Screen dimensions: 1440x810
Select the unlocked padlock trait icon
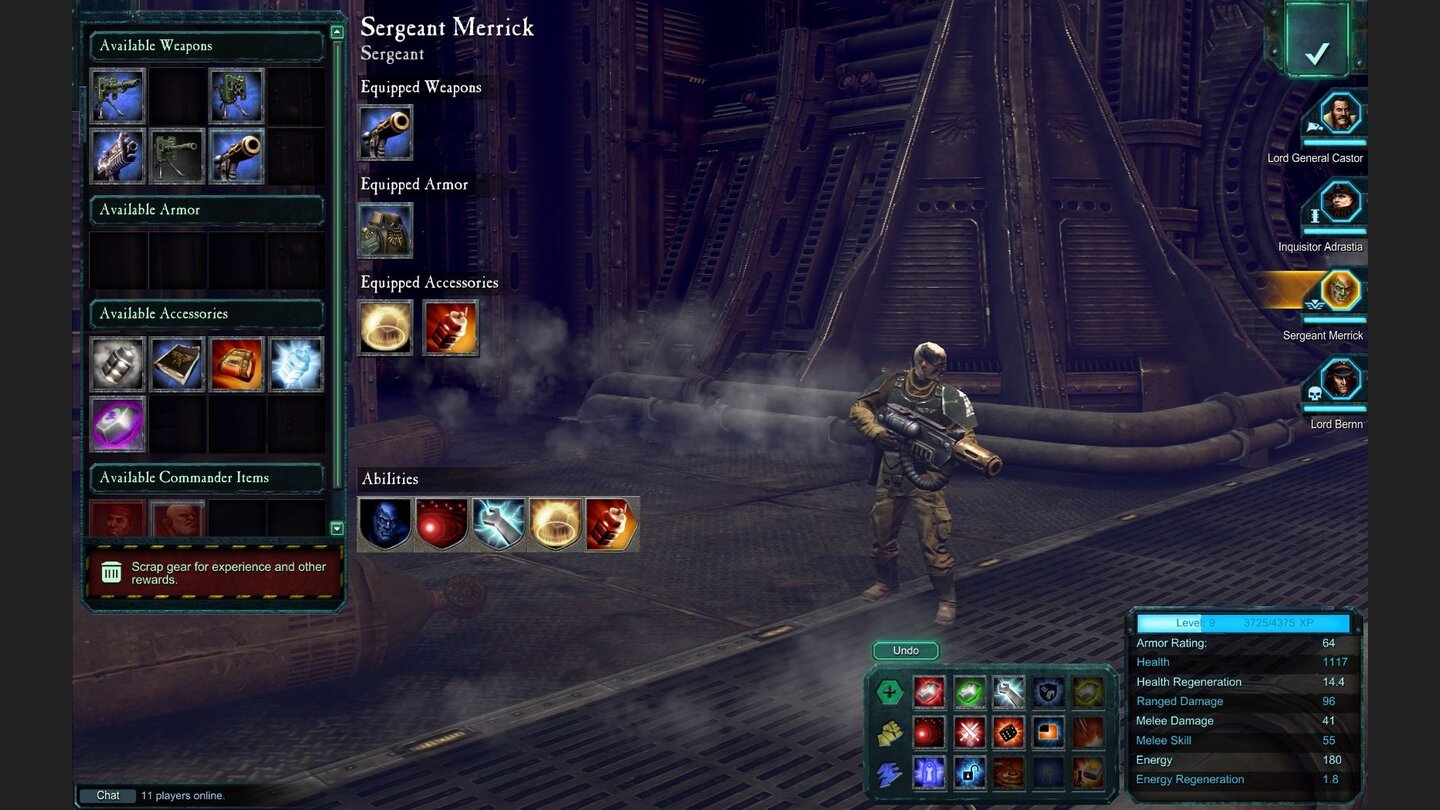click(969, 773)
